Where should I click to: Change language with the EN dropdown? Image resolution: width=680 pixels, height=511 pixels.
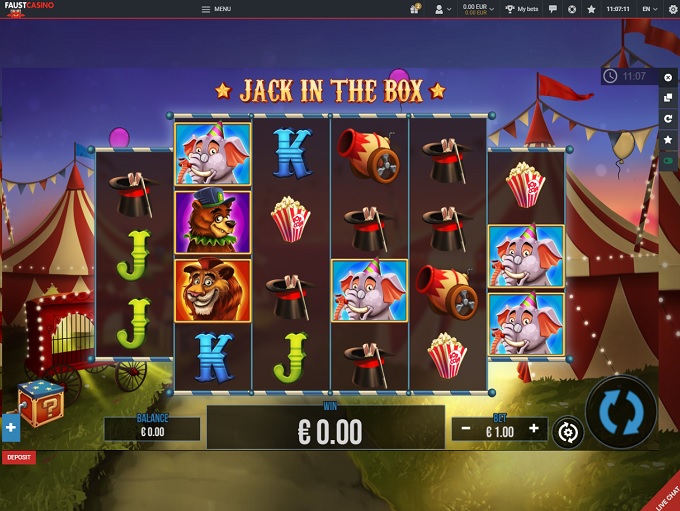[x=649, y=9]
